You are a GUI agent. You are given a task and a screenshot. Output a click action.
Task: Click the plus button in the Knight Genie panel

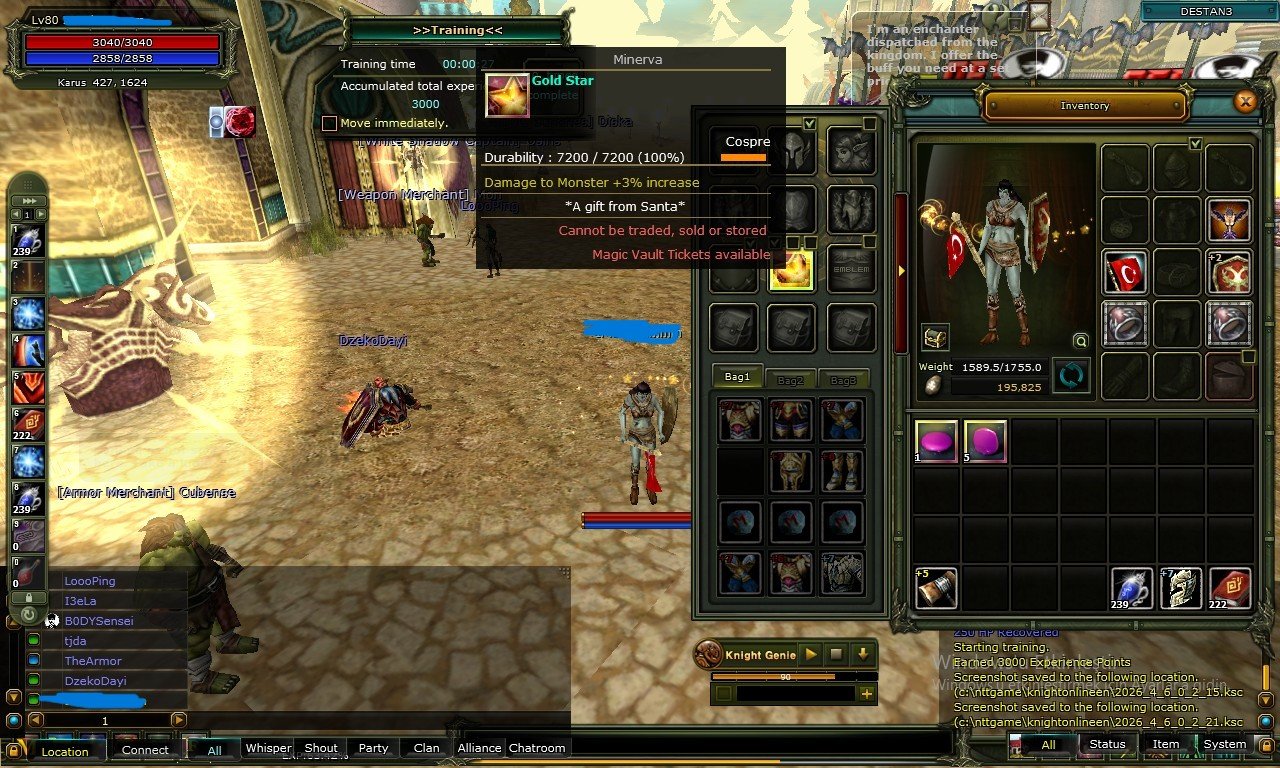(x=866, y=693)
